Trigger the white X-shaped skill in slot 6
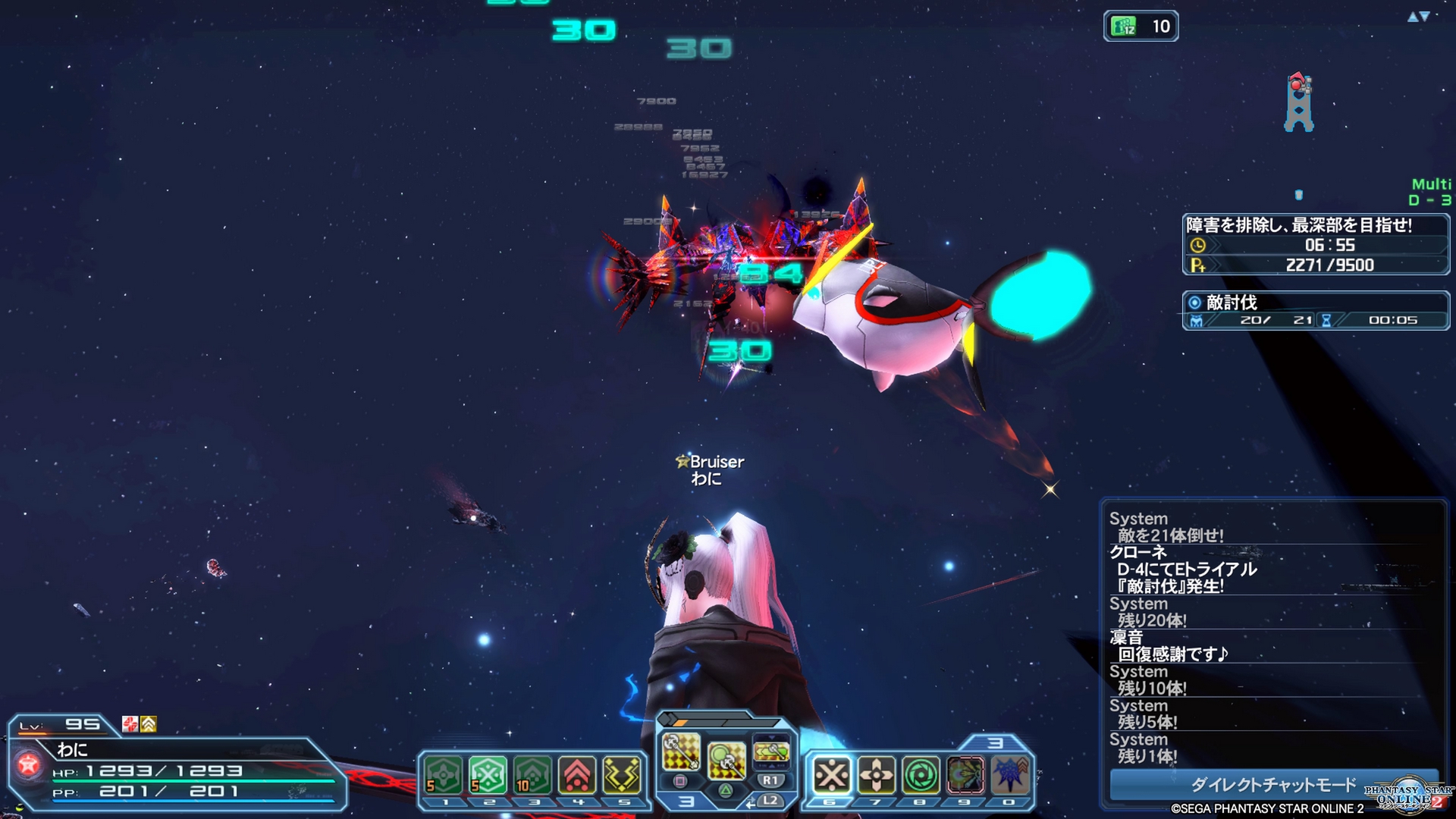The image size is (1456, 819). point(831,775)
